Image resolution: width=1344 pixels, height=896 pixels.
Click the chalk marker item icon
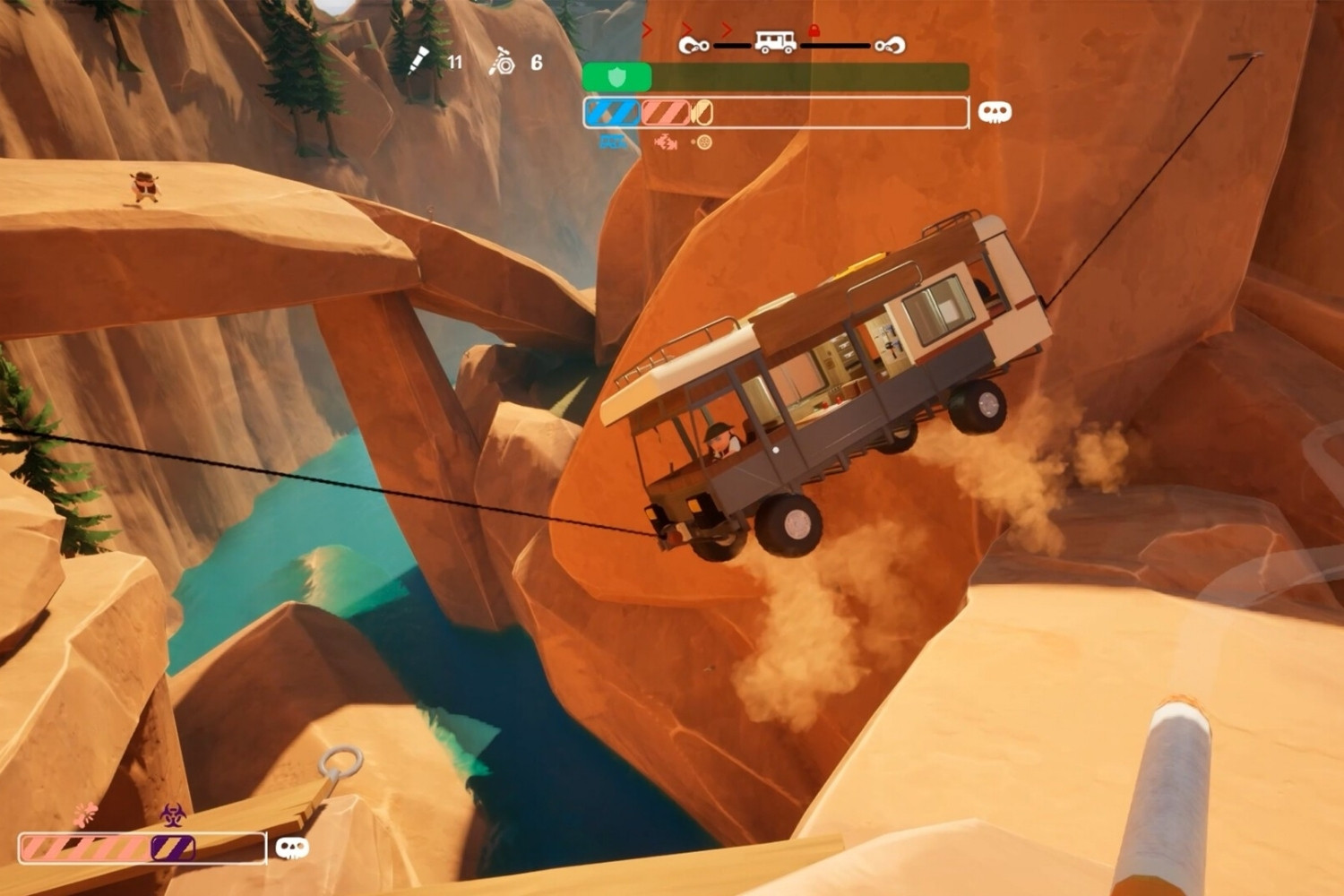tap(419, 60)
